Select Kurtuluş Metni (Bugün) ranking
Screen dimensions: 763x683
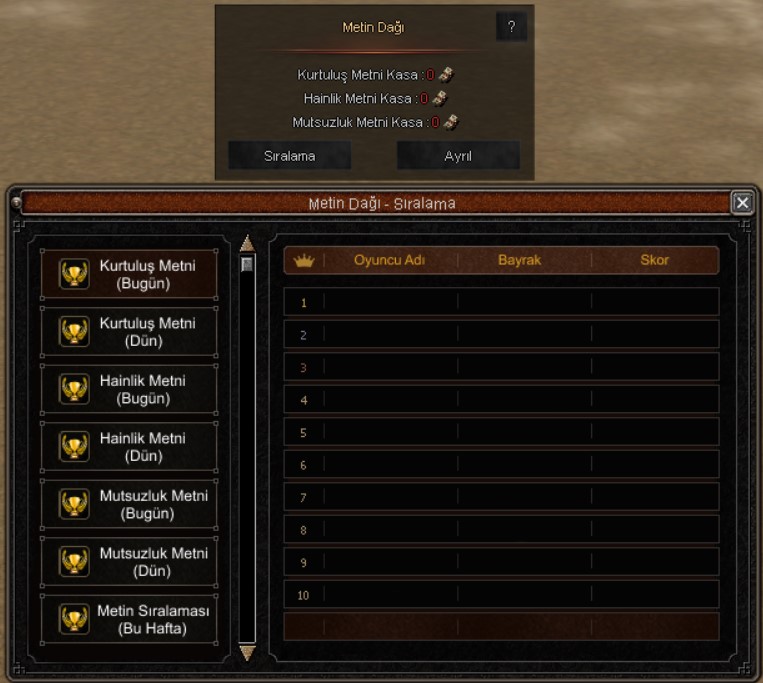[129, 274]
